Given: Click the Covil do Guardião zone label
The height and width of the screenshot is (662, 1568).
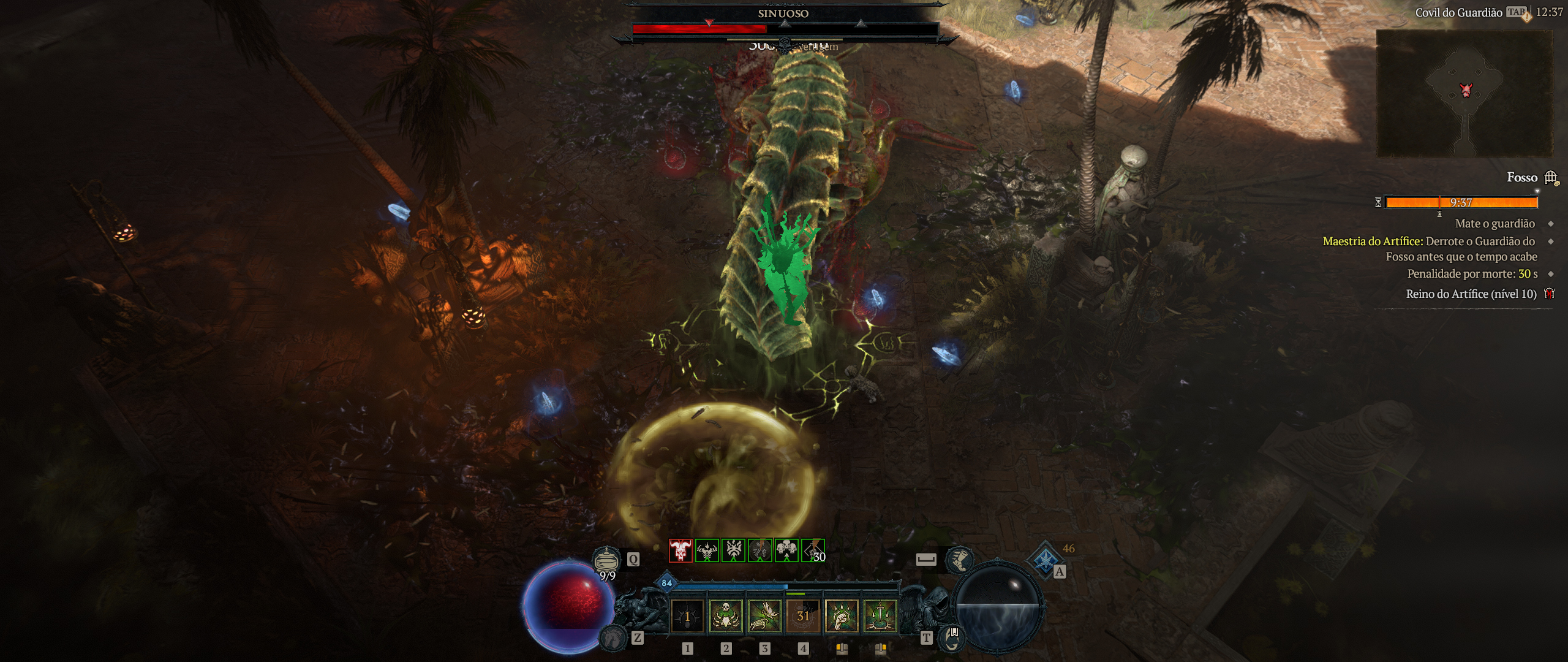Looking at the screenshot, I should [1458, 12].
